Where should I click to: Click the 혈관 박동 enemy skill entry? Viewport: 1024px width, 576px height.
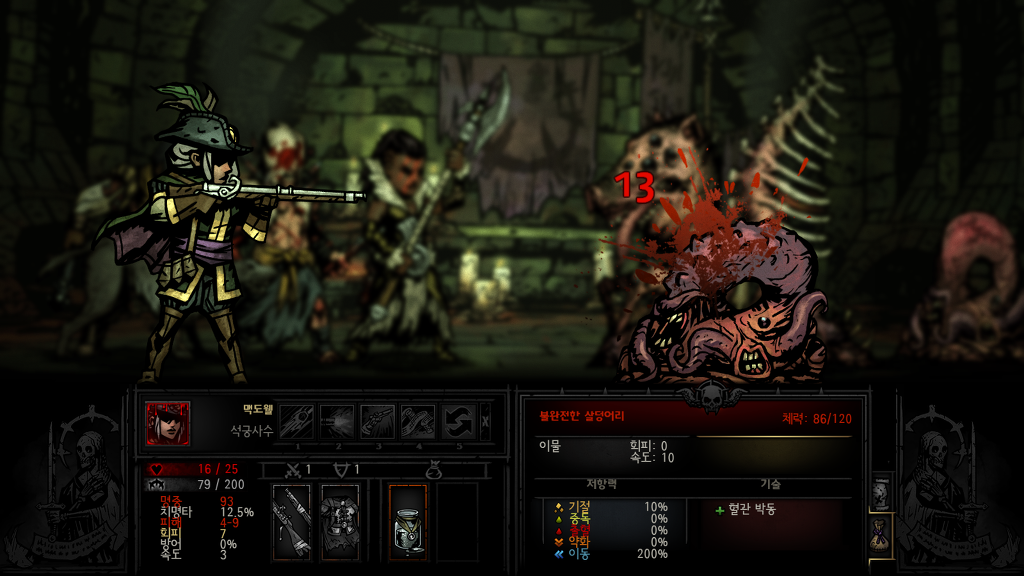click(x=754, y=509)
